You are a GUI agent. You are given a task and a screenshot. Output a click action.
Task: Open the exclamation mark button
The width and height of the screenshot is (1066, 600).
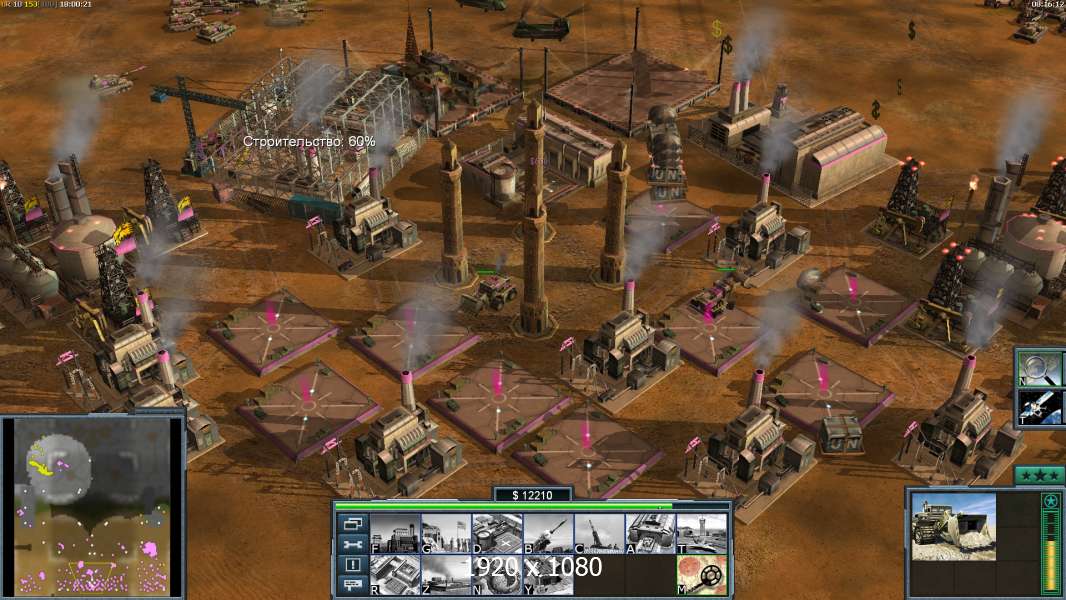pos(352,565)
